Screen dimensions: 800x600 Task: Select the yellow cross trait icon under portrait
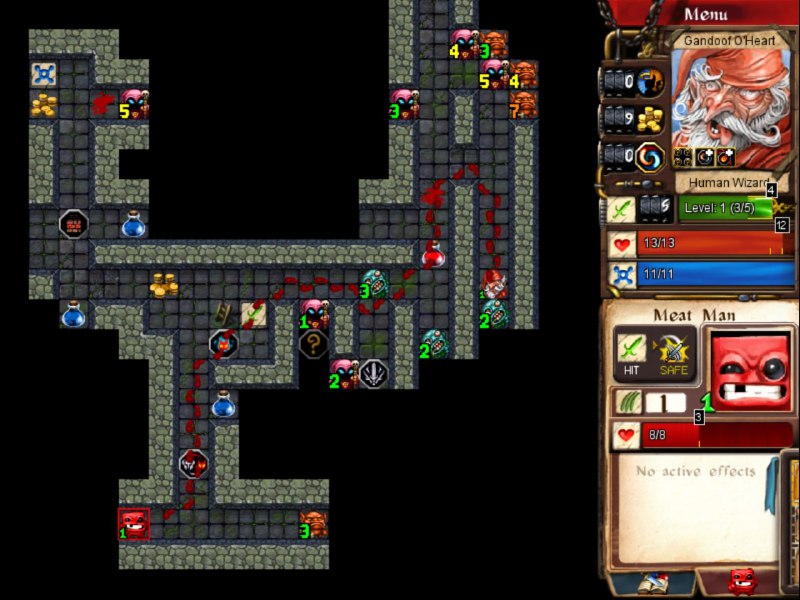pos(683,156)
